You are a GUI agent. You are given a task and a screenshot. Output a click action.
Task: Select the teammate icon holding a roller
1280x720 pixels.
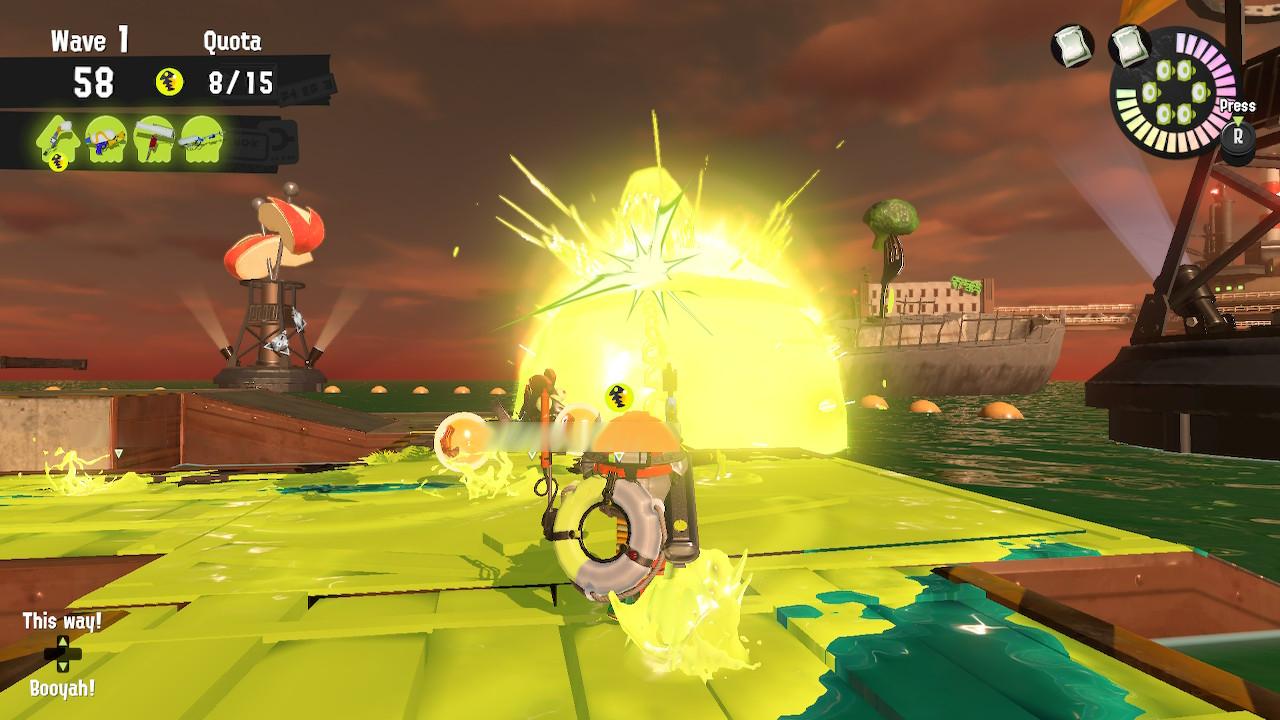tap(155, 140)
